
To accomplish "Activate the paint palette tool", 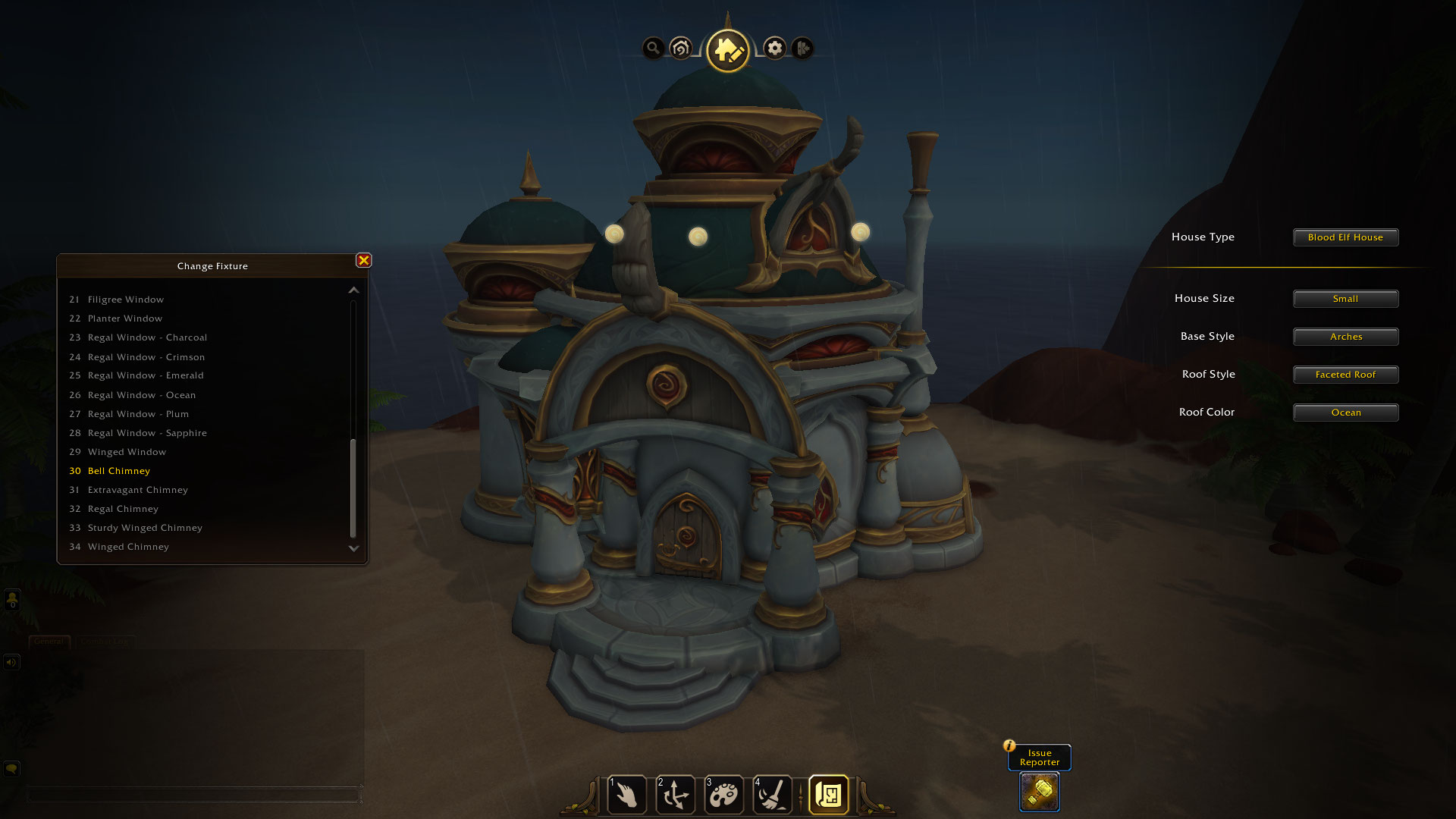I will pyautogui.click(x=723, y=795).
